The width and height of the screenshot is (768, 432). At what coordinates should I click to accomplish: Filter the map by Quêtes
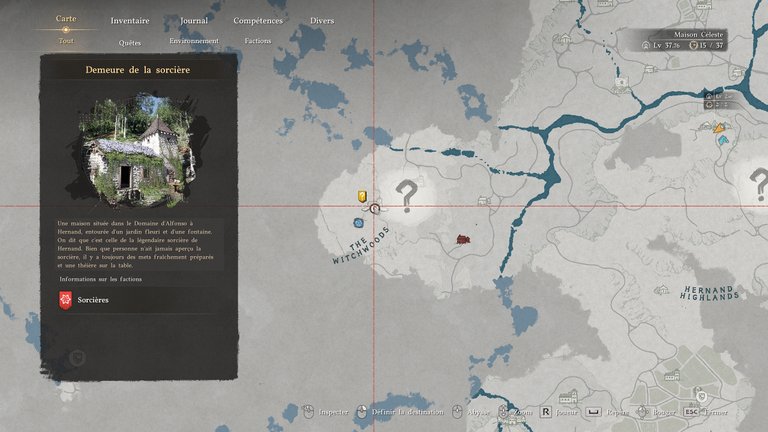click(130, 43)
